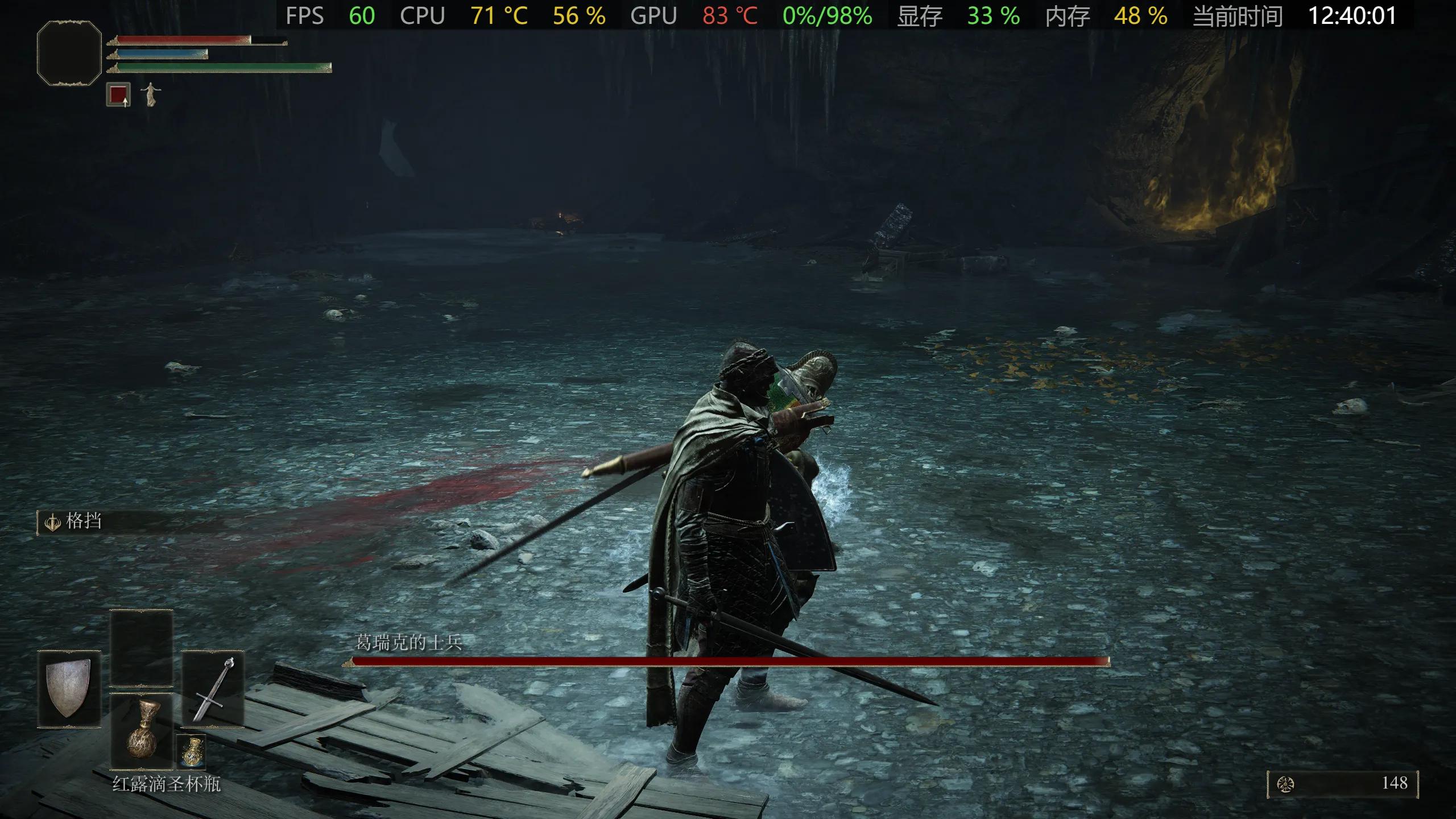Expand the CPU stats section in the overlay

click(423, 15)
